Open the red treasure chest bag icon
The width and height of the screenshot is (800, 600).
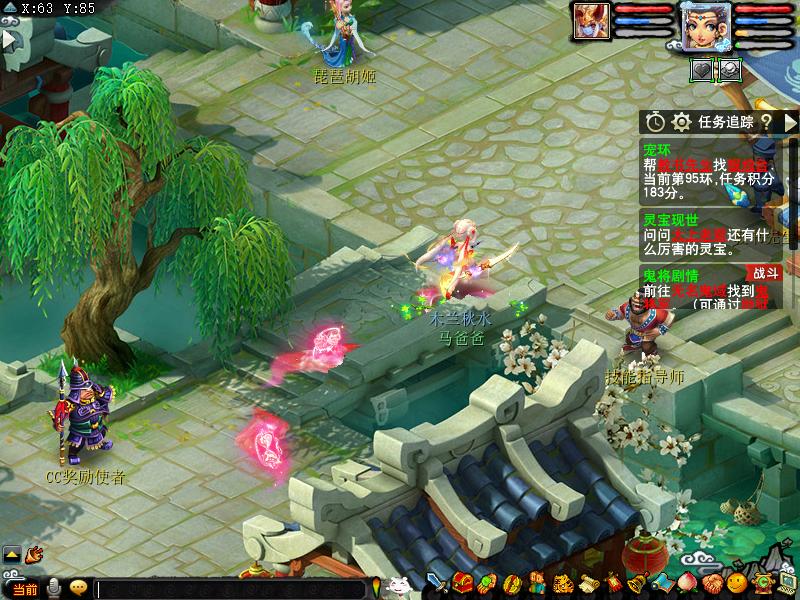click(461, 583)
